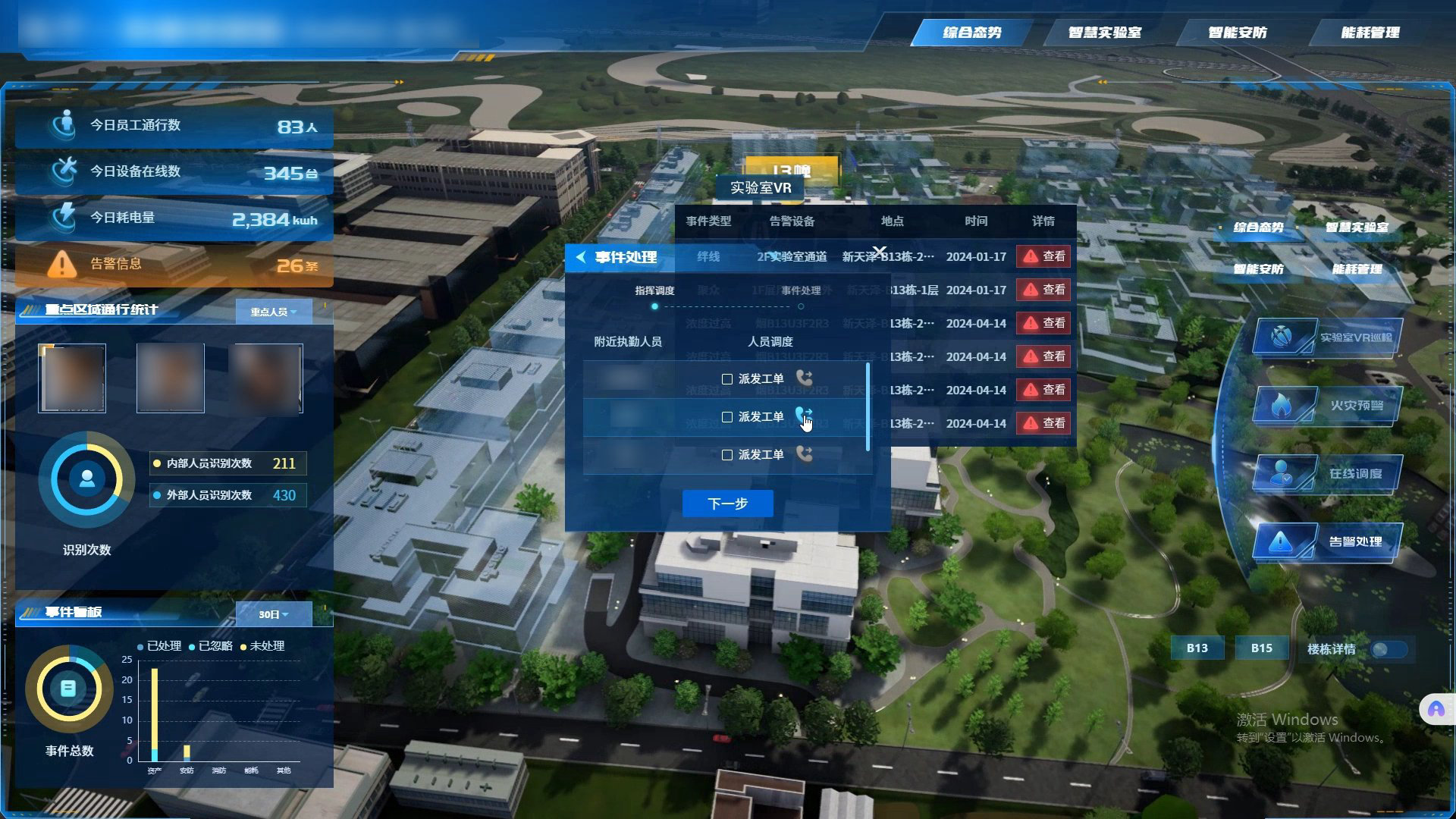The image size is (1456, 819).
Task: Select the 实验室VR label
Action: [760, 188]
